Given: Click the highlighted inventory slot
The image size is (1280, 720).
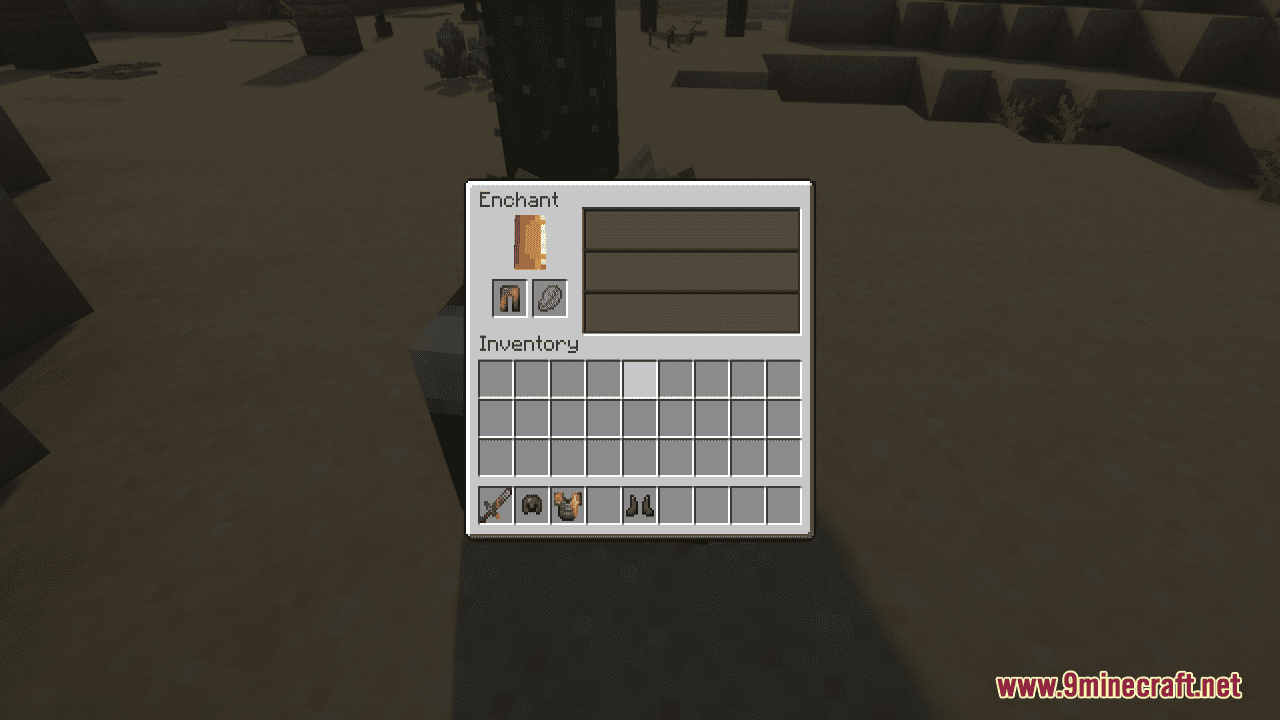Looking at the screenshot, I should coord(638,378).
